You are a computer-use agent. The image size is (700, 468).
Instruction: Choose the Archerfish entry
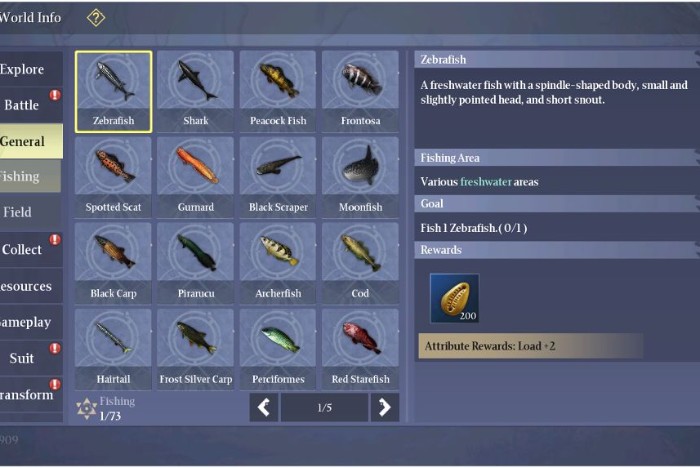[278, 263]
